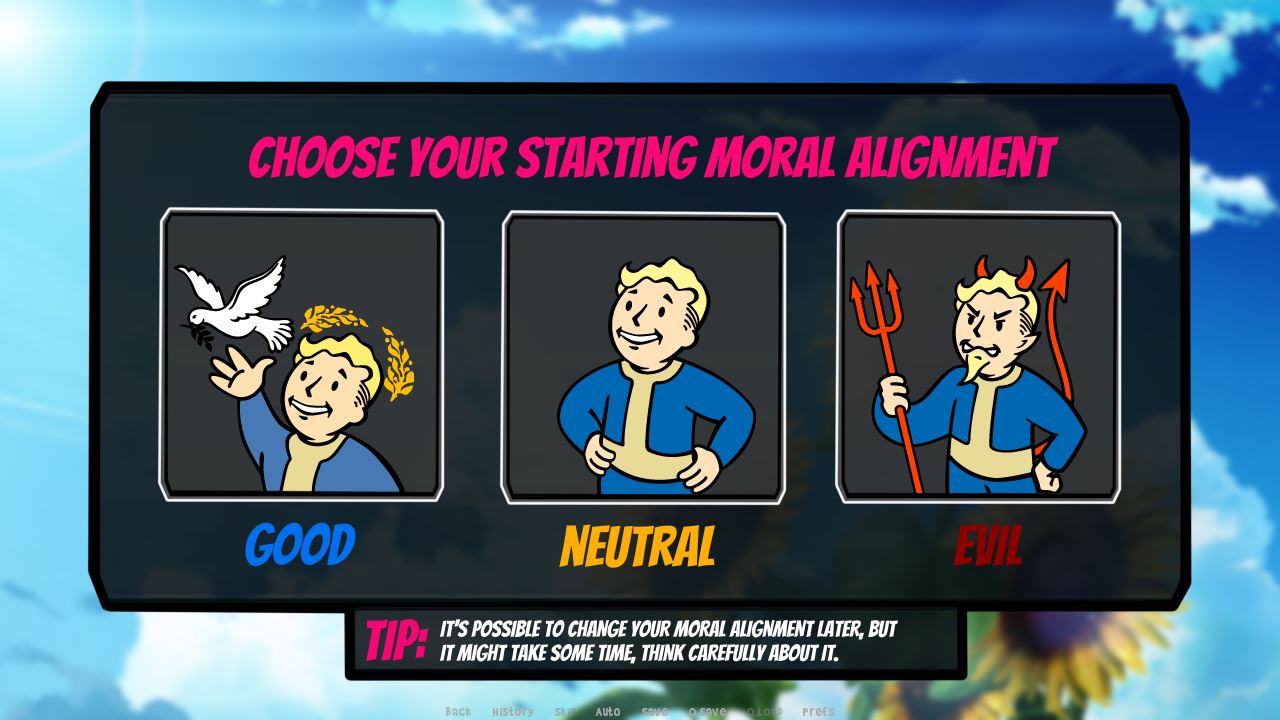Image resolution: width=1280 pixels, height=720 pixels.
Task: Open the History dialogue log
Action: (513, 712)
